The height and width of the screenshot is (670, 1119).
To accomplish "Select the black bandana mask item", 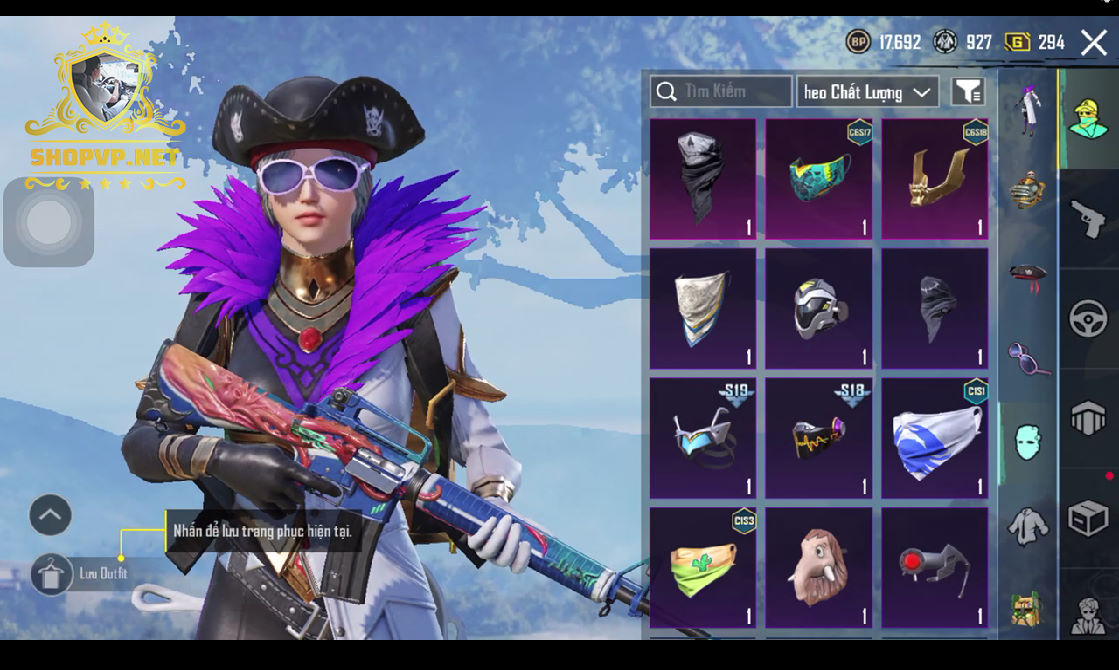I will (x=703, y=179).
